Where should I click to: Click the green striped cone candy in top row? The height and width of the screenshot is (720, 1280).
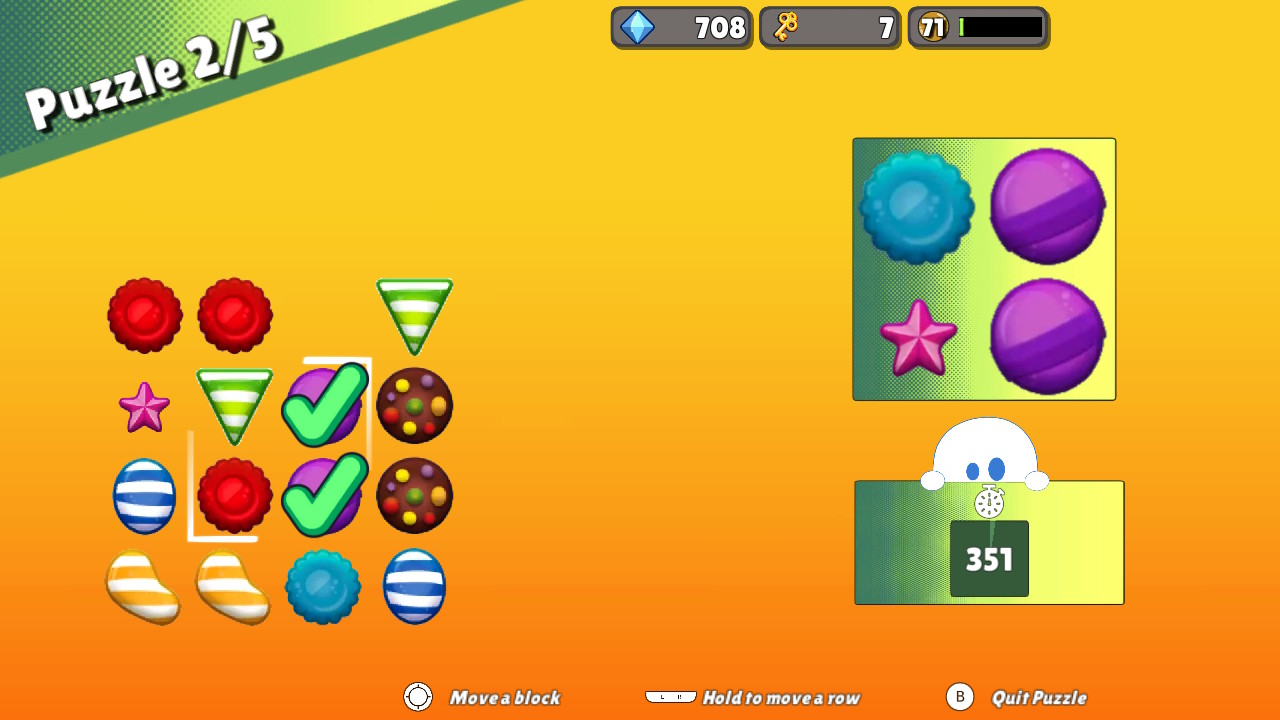(415, 315)
